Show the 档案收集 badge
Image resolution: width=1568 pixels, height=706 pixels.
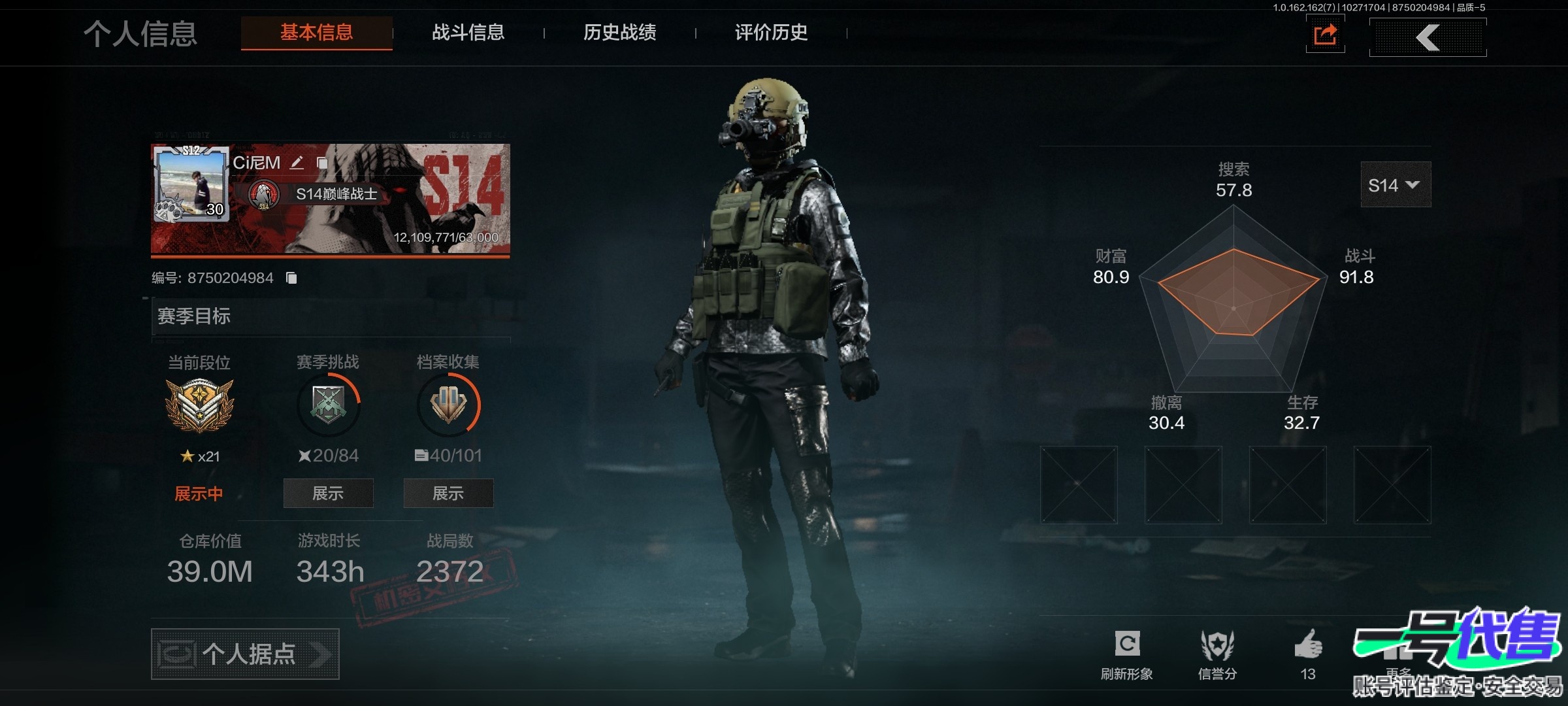pyautogui.click(x=448, y=494)
